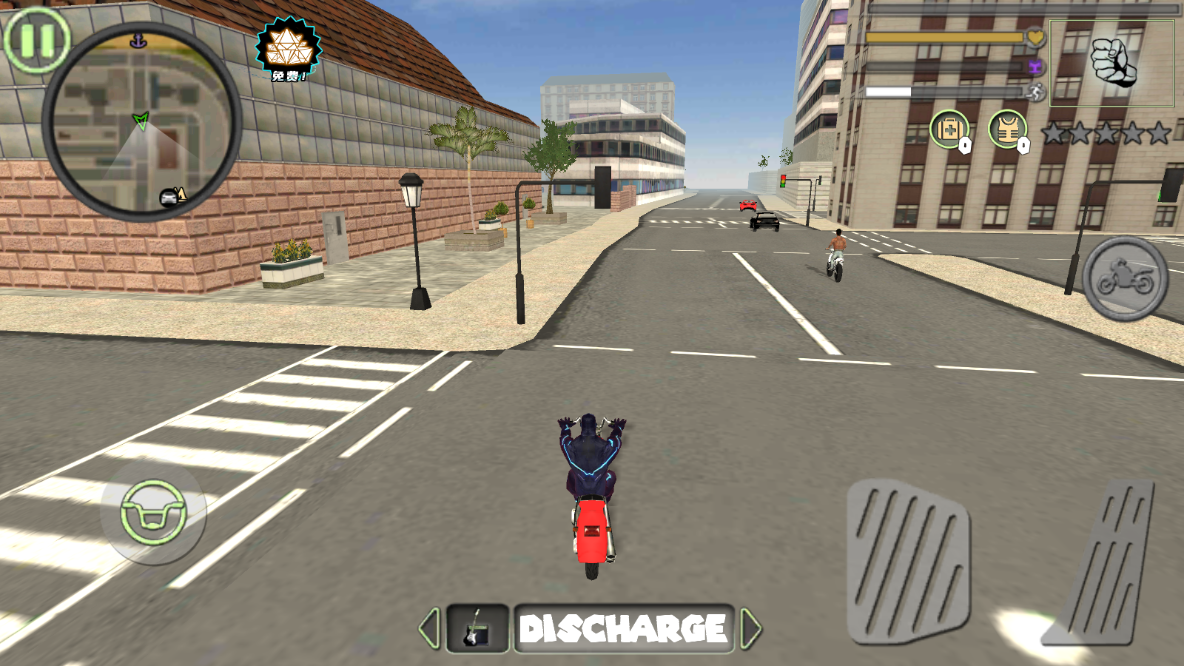This screenshot has height=666, width=1184.
Task: Pause the game
Action: 37,40
